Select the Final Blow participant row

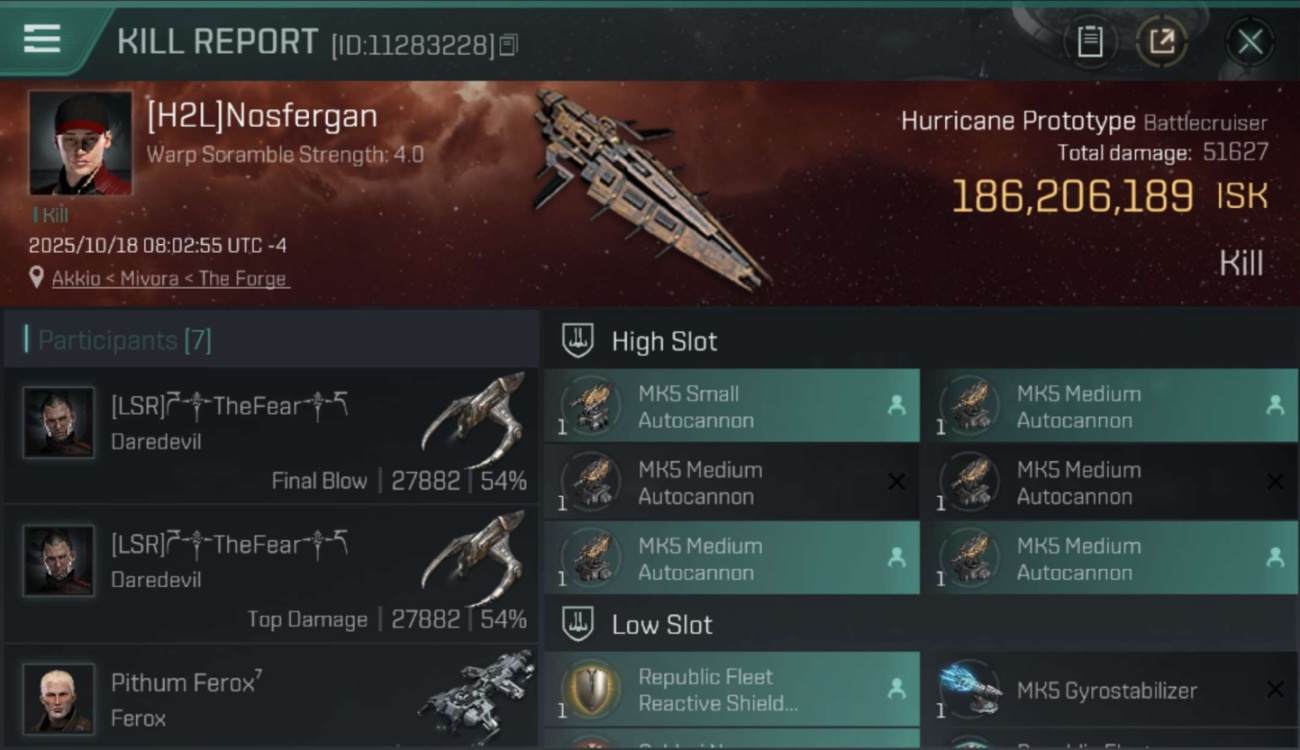272,436
